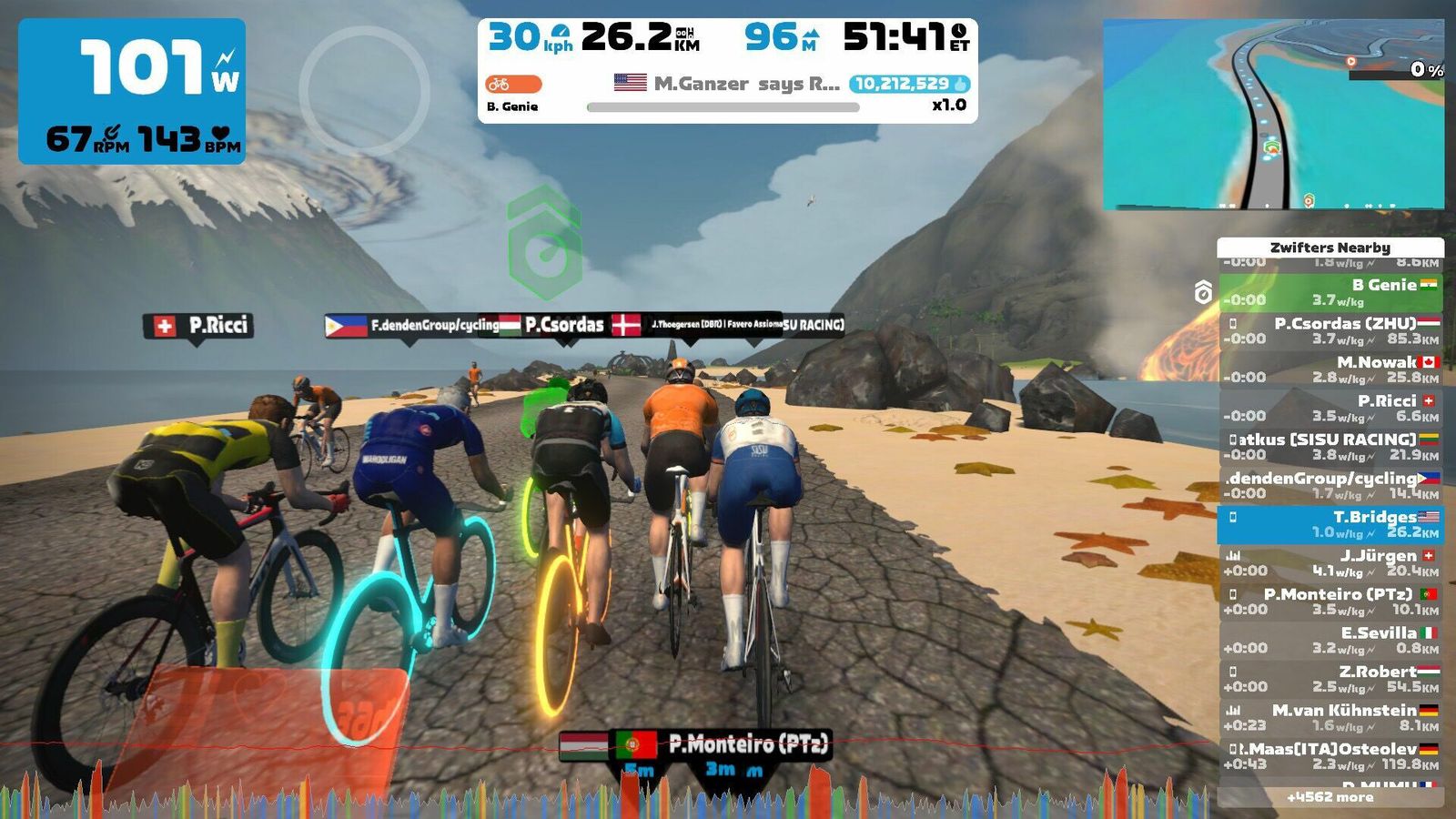
Task: Select the SISU RACING rider row
Action: click(x=1330, y=447)
